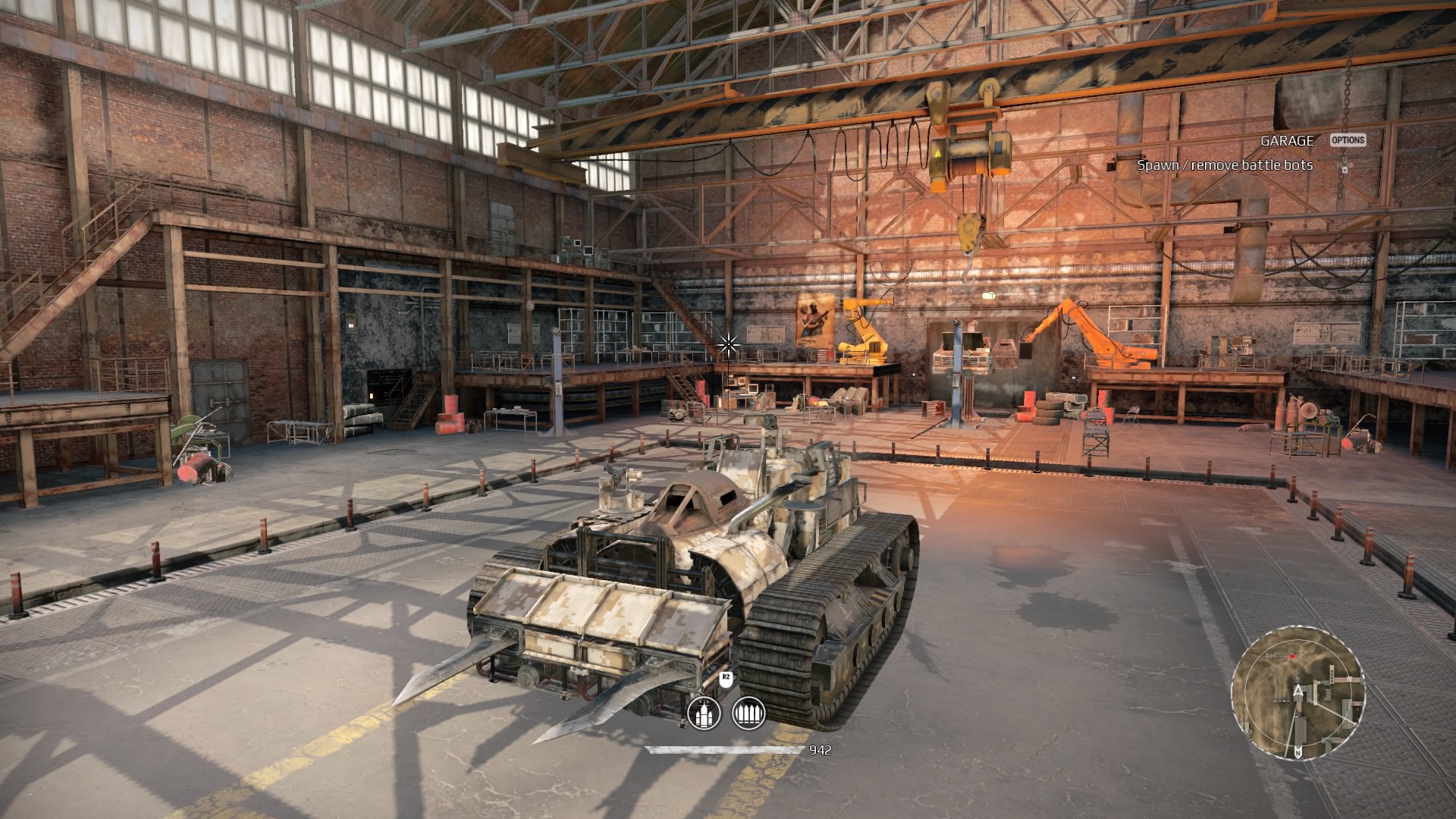
Task: Choose Spawn / remove battle bots
Action: click(1225, 165)
